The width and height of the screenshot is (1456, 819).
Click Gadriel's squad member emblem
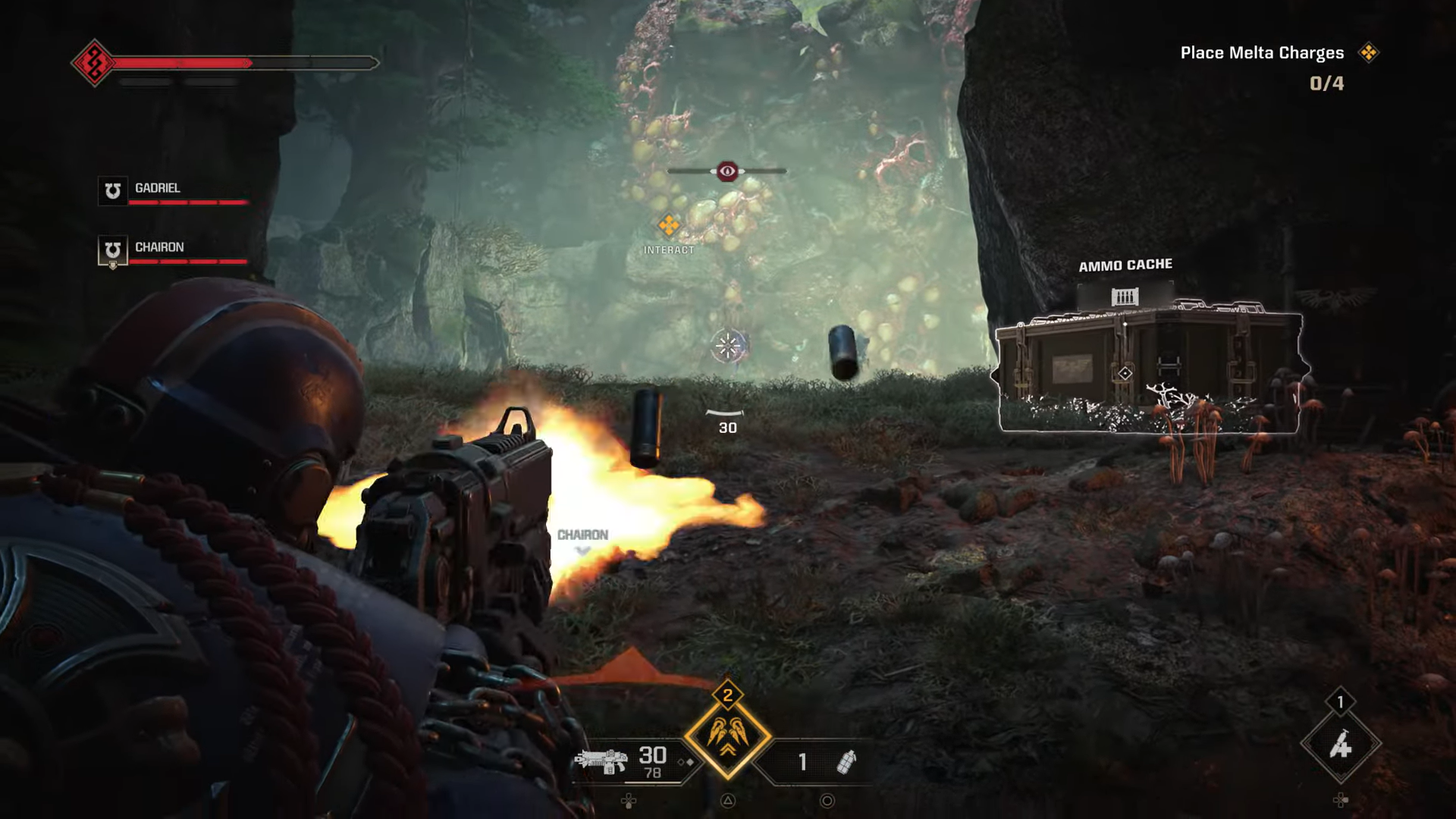pos(113,190)
